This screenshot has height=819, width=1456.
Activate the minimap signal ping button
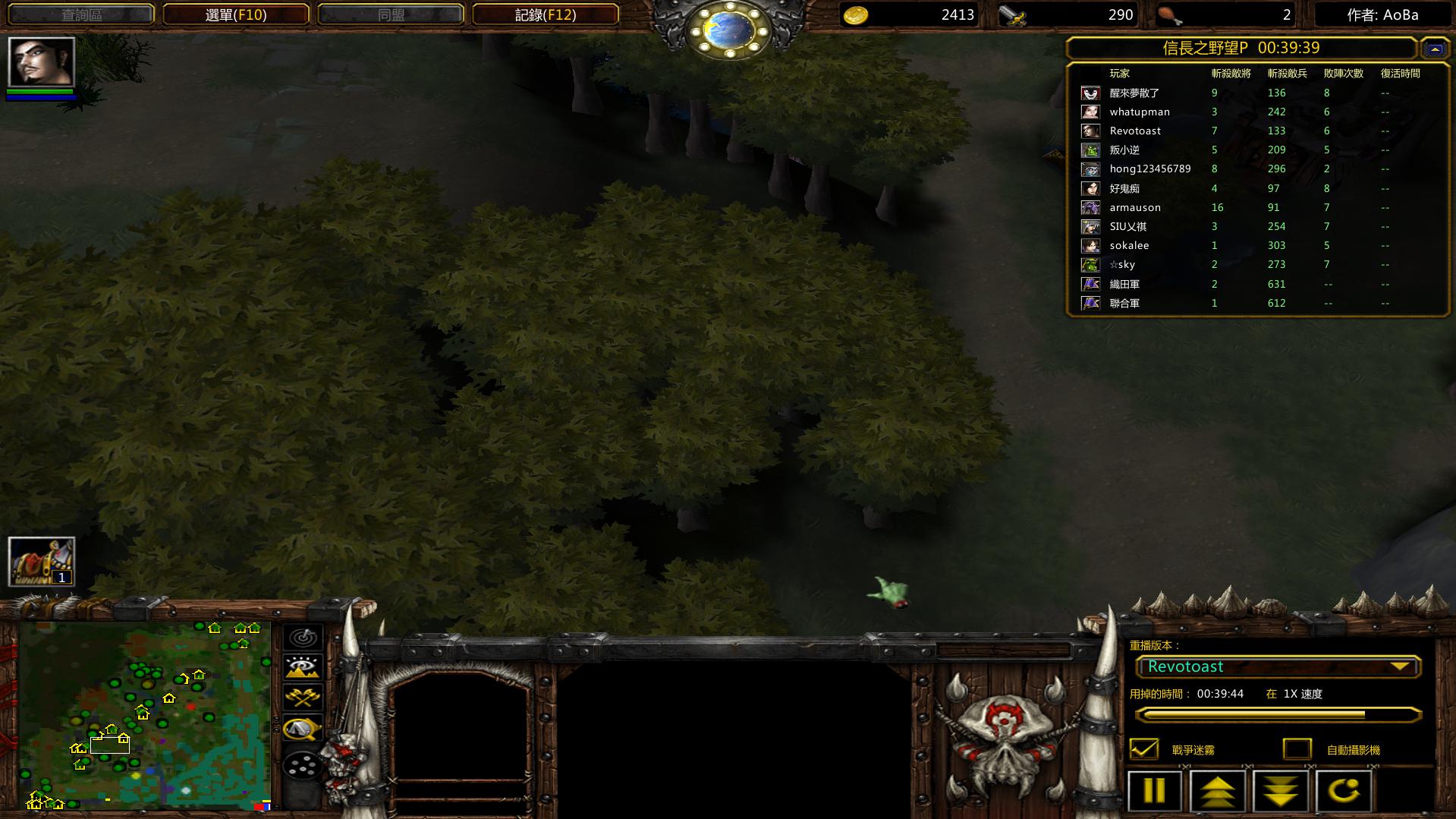click(x=303, y=637)
